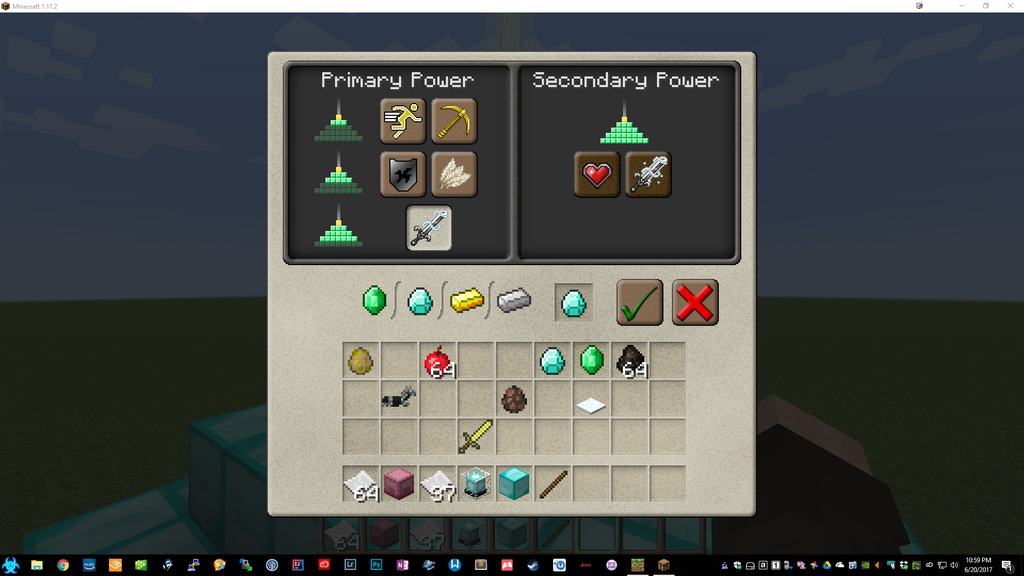Screen dimensions: 1024x576
Task: Pick the pink block hotbar slot
Action: (399, 484)
